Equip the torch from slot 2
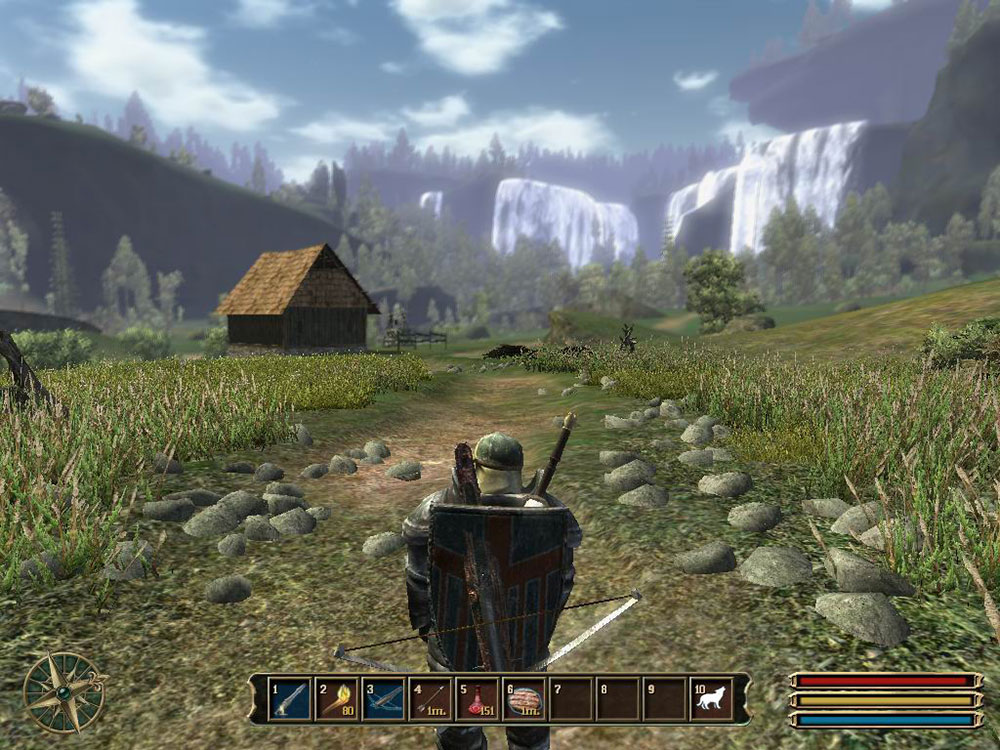1000x750 pixels. click(x=336, y=698)
